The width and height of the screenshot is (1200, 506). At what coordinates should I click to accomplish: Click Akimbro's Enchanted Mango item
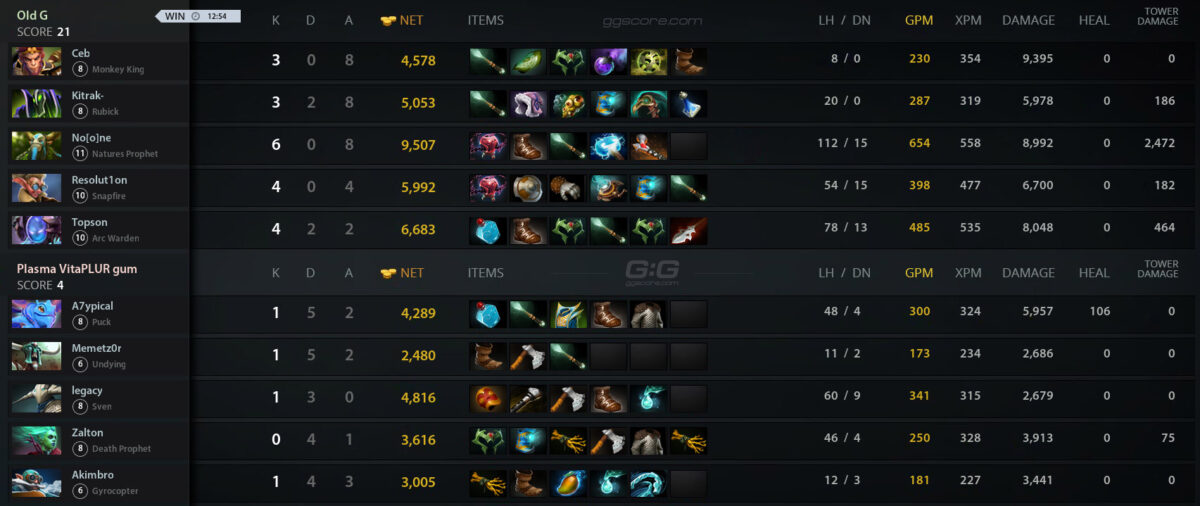[568, 483]
